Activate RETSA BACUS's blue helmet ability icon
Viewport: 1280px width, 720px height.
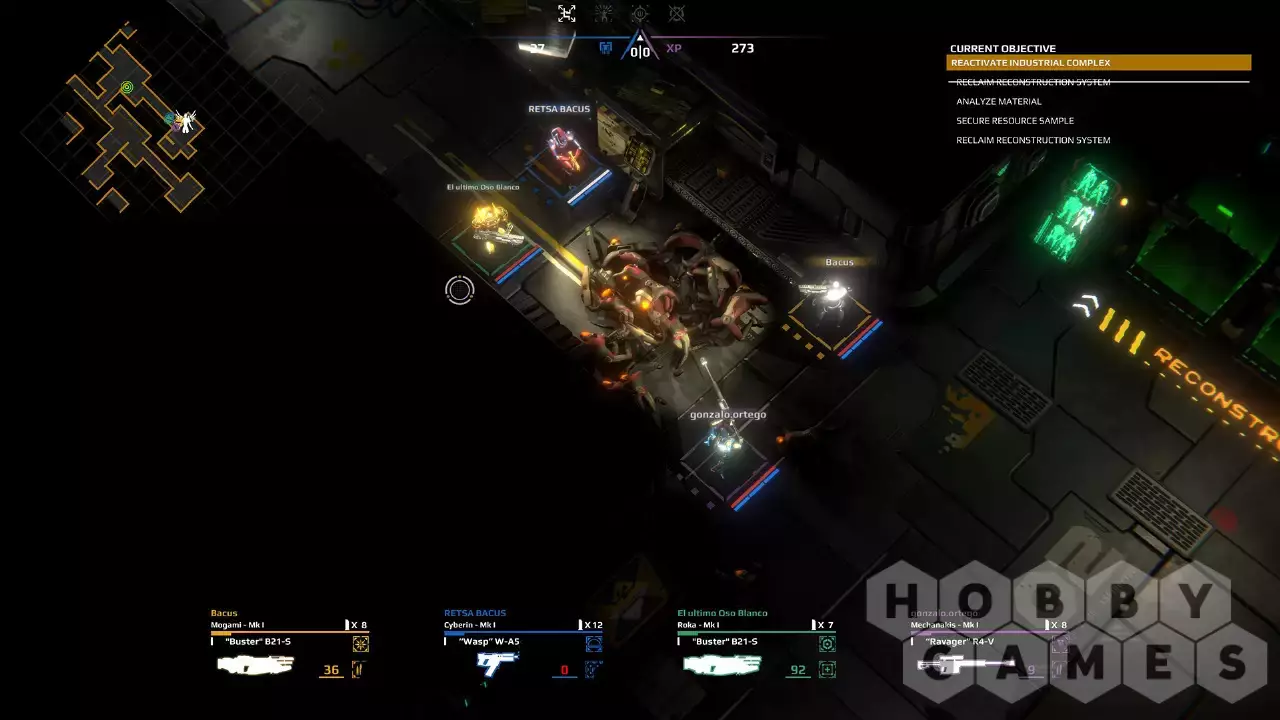[594, 644]
